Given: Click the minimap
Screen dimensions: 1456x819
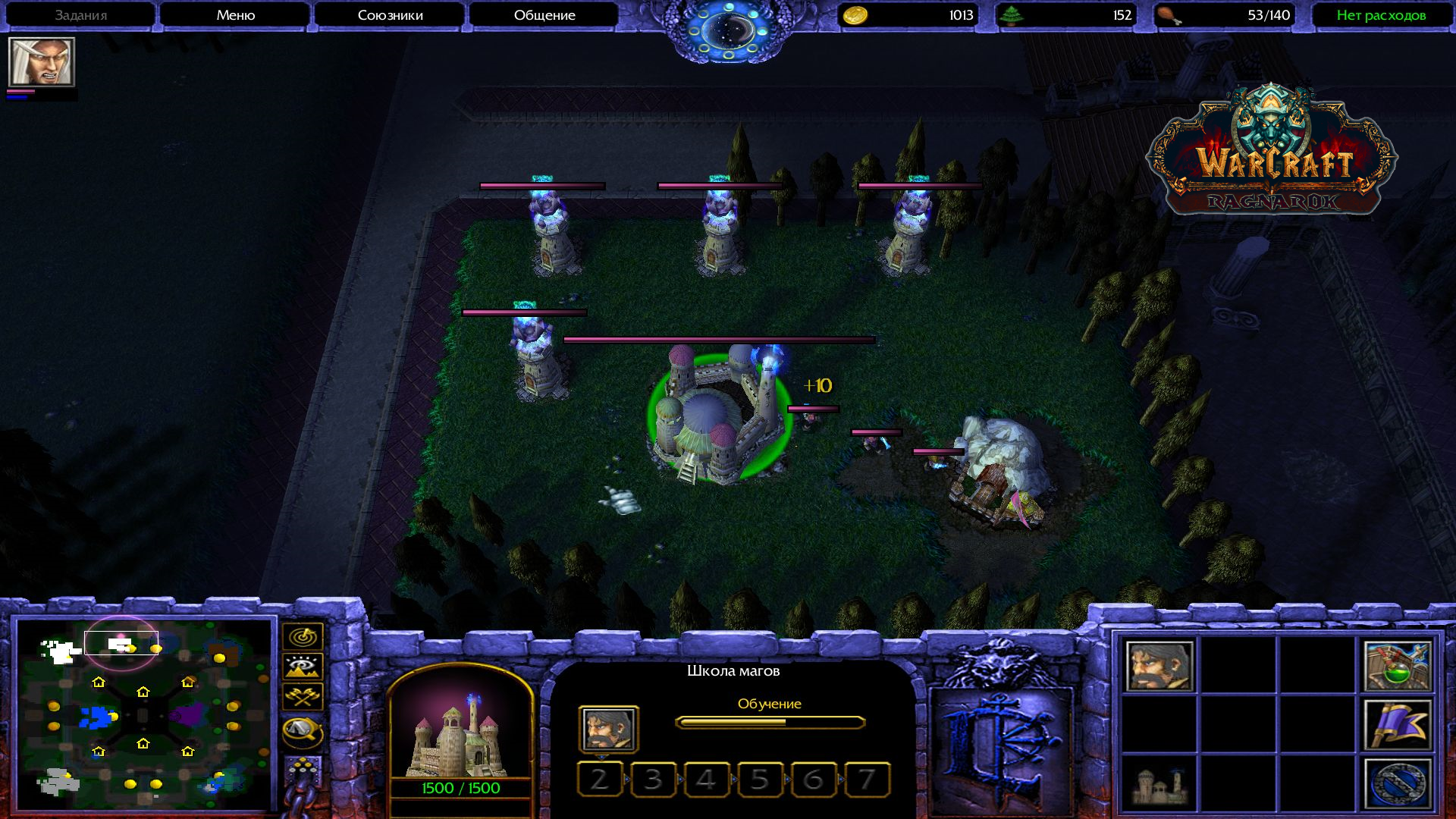Looking at the screenshot, I should (144, 714).
